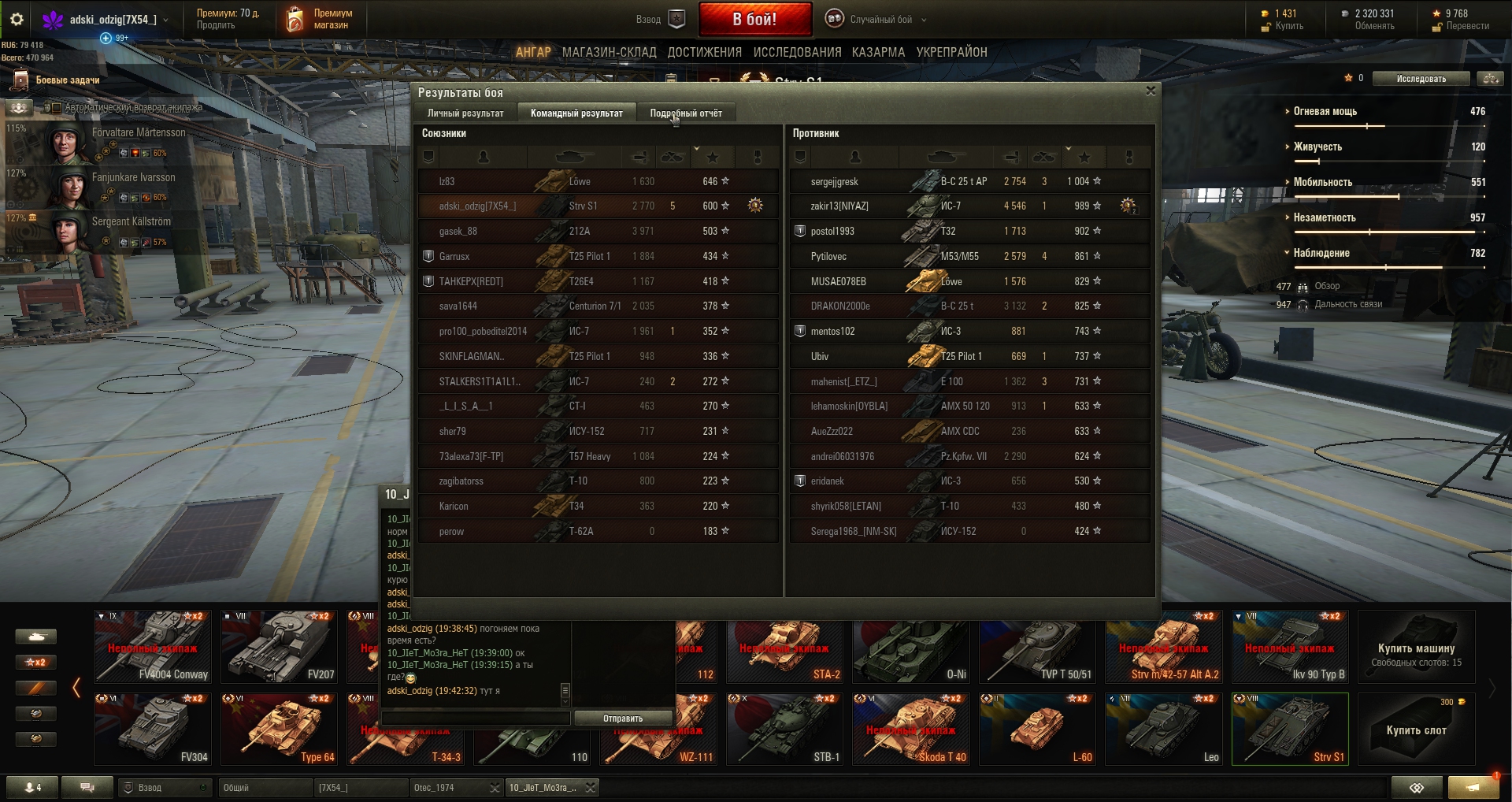This screenshot has width=1512, height=802.
Task: Close the battle results window
Action: pos(1151,91)
